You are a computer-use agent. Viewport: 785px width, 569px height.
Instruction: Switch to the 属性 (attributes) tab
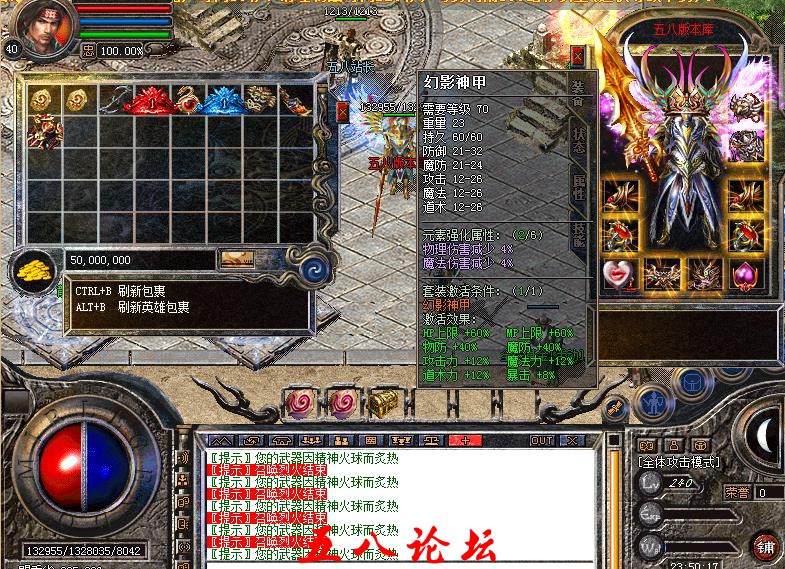coord(580,188)
